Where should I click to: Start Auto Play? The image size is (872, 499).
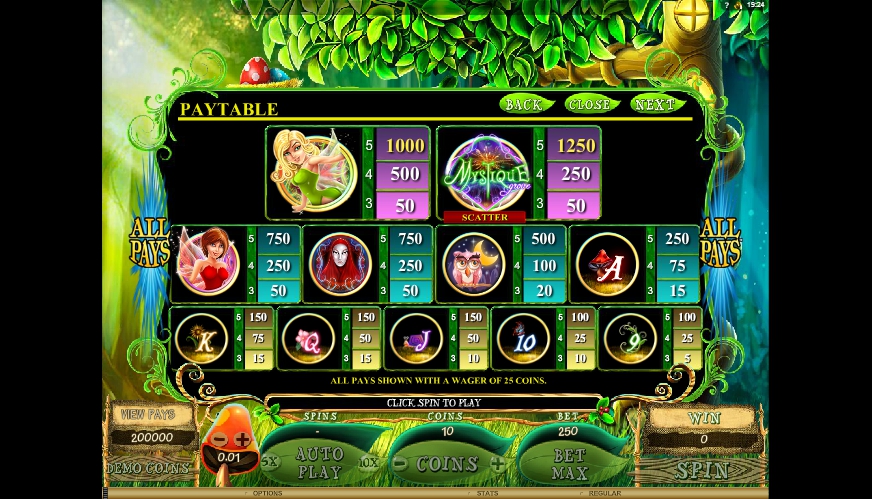pyautogui.click(x=320, y=463)
